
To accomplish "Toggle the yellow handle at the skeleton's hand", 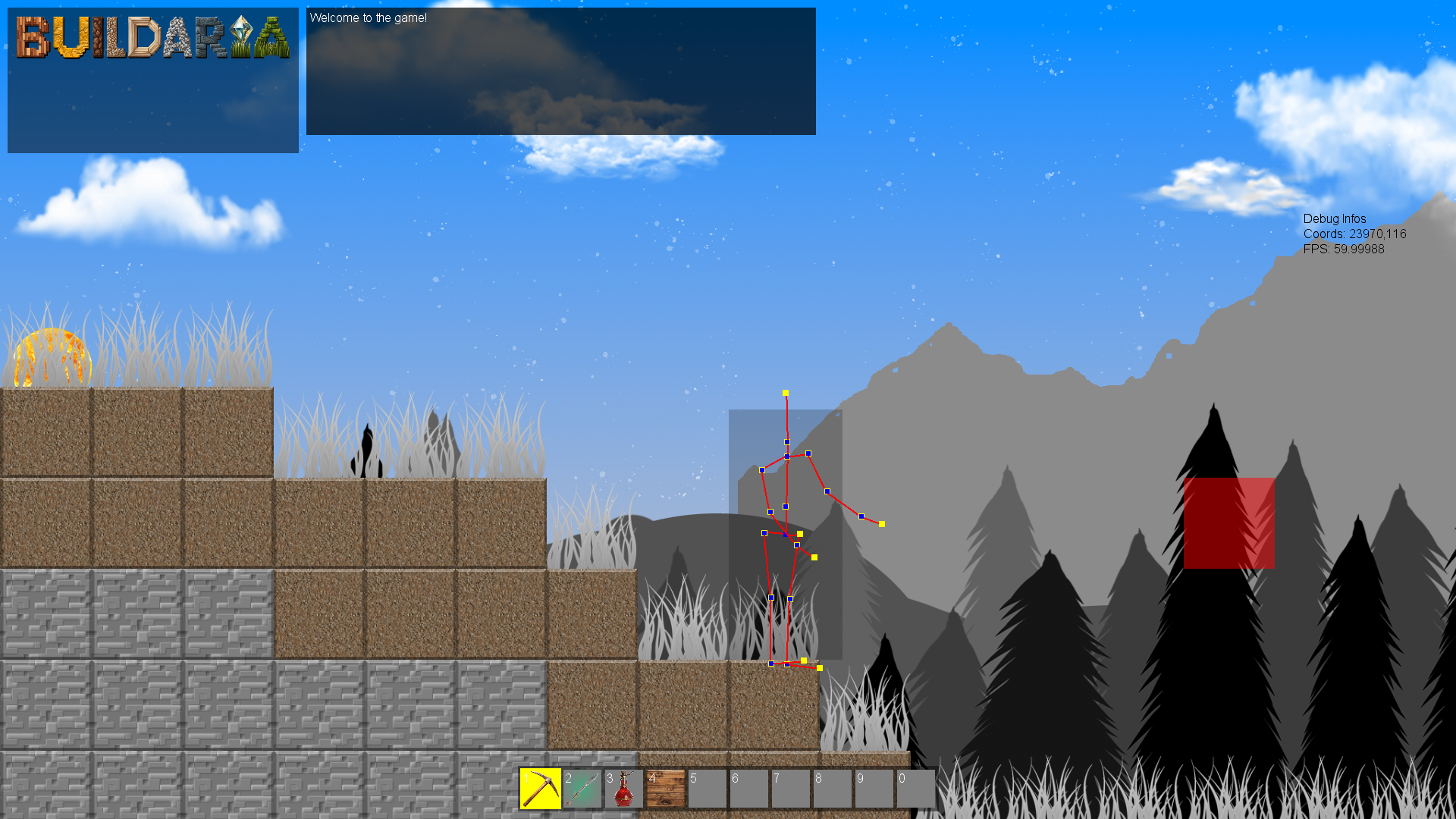I will click(x=881, y=523).
